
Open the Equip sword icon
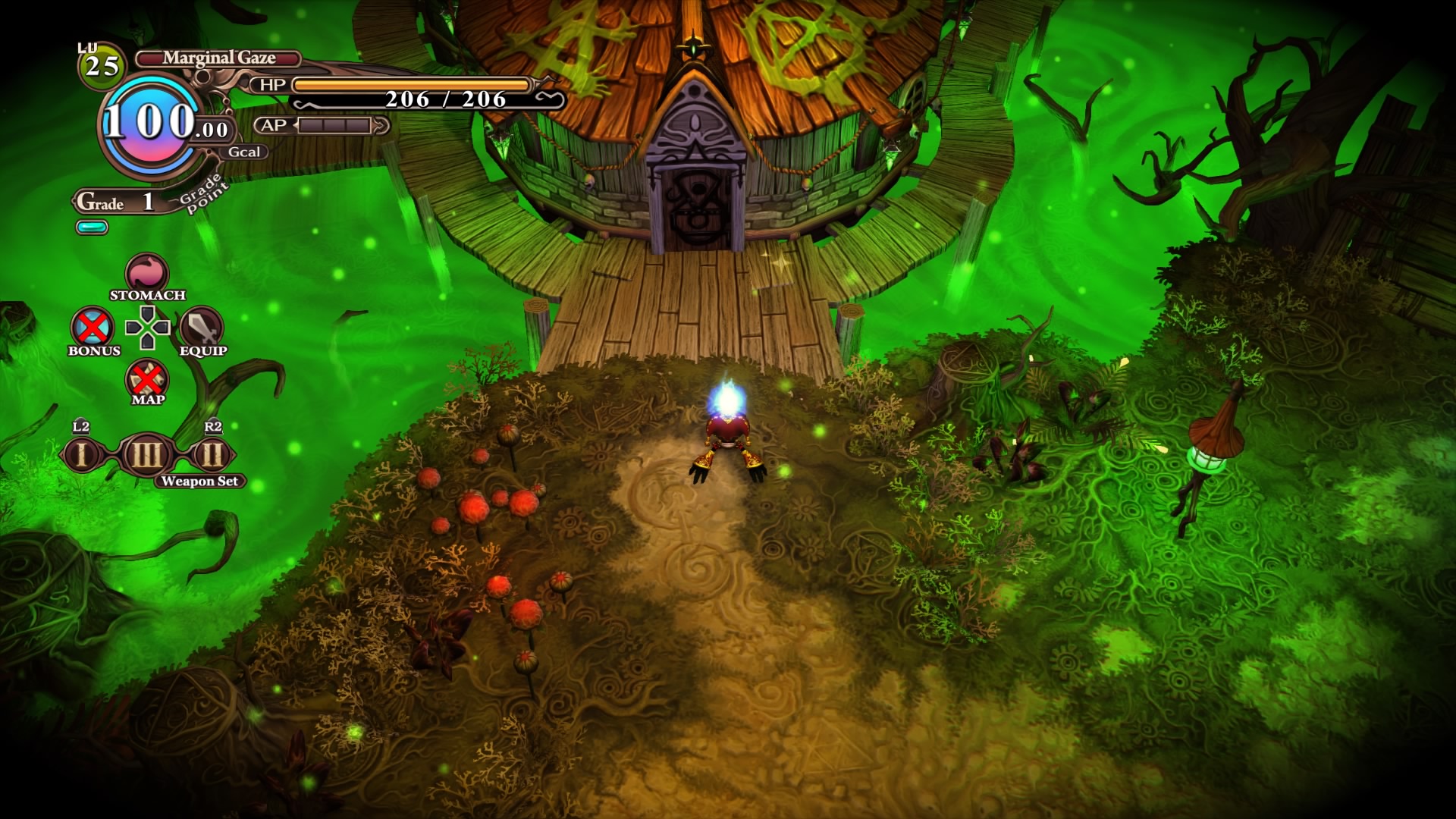click(x=201, y=328)
